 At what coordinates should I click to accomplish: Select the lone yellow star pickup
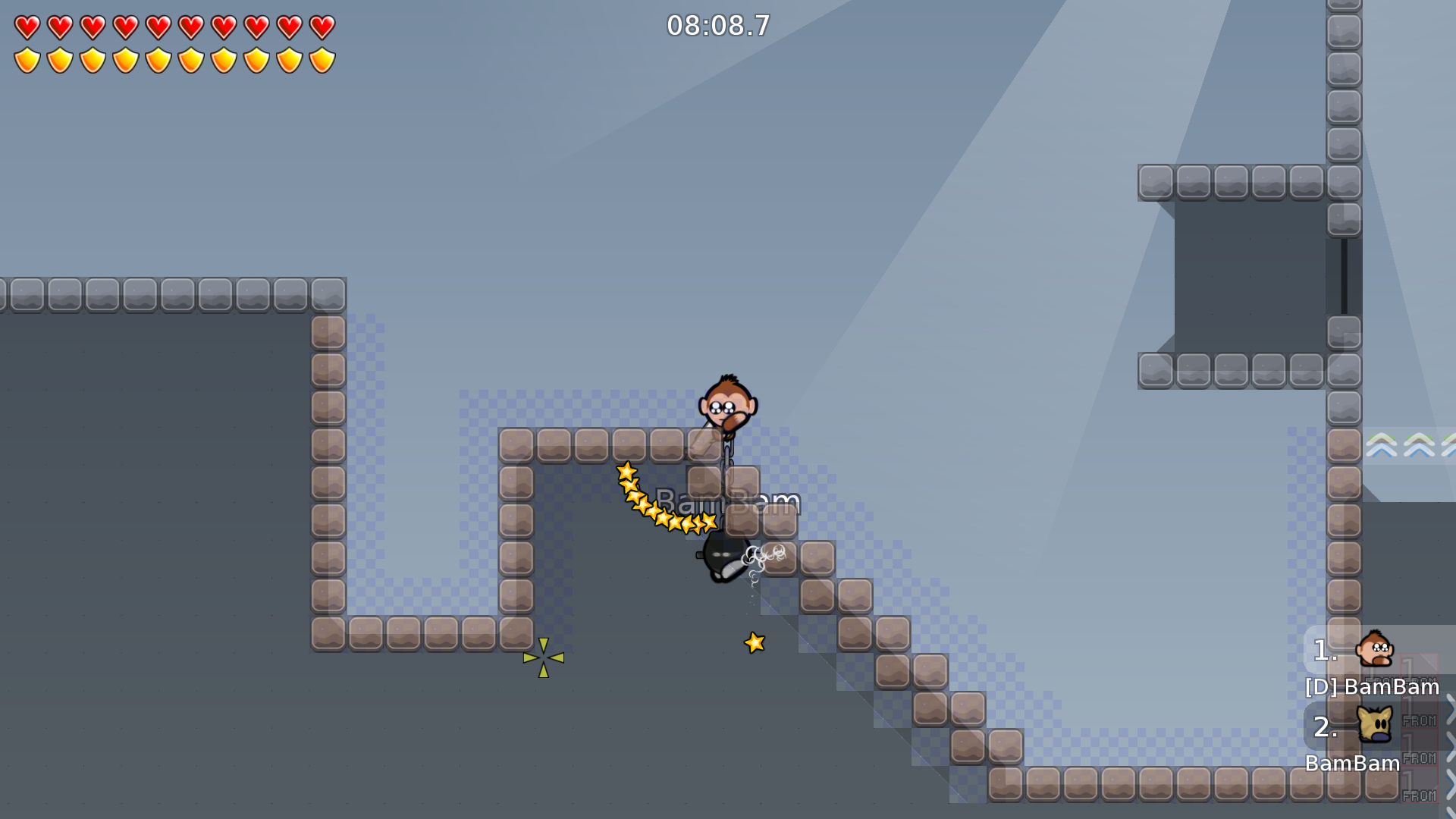point(753,642)
